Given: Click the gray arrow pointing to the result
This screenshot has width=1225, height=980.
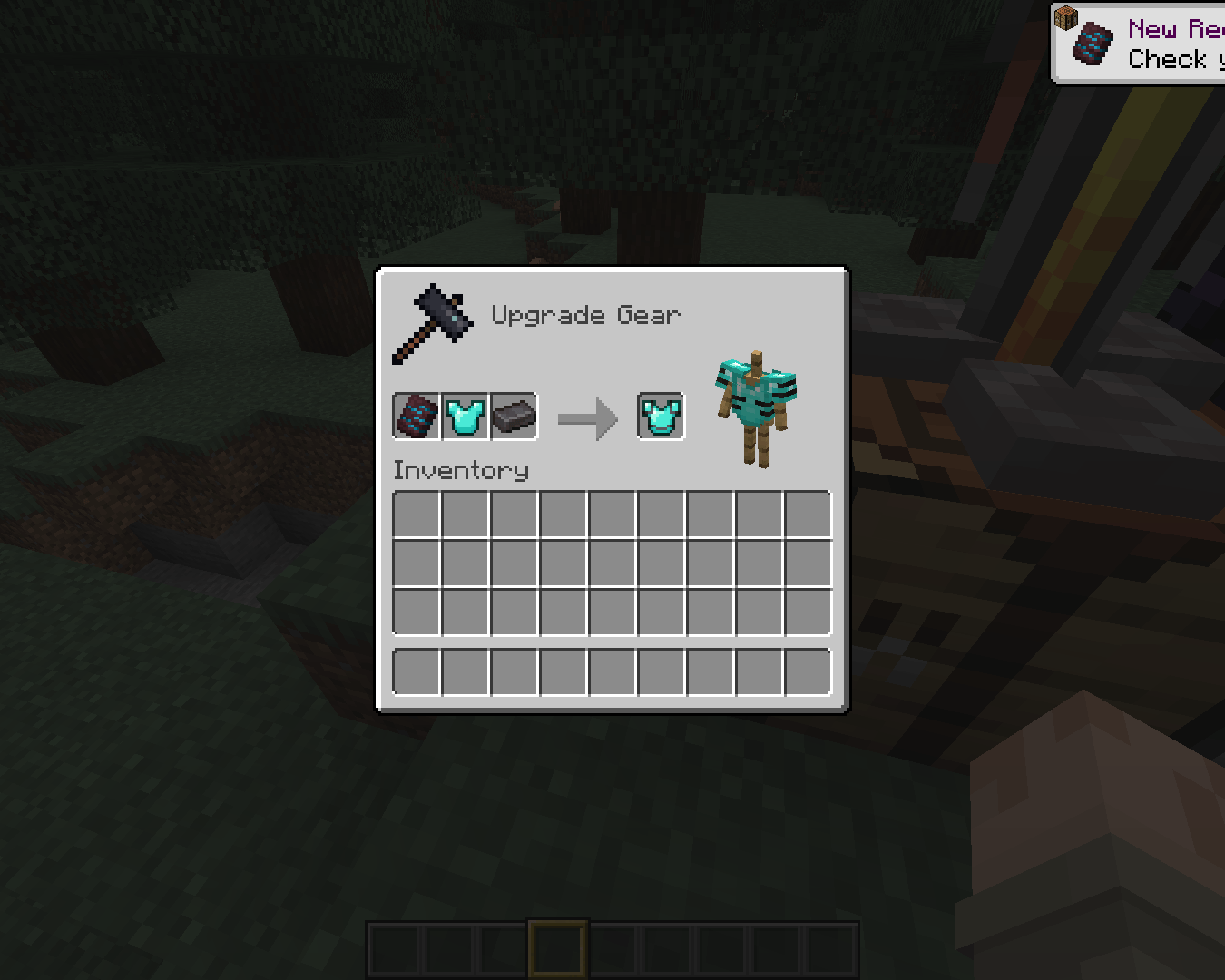Looking at the screenshot, I should 588,416.
